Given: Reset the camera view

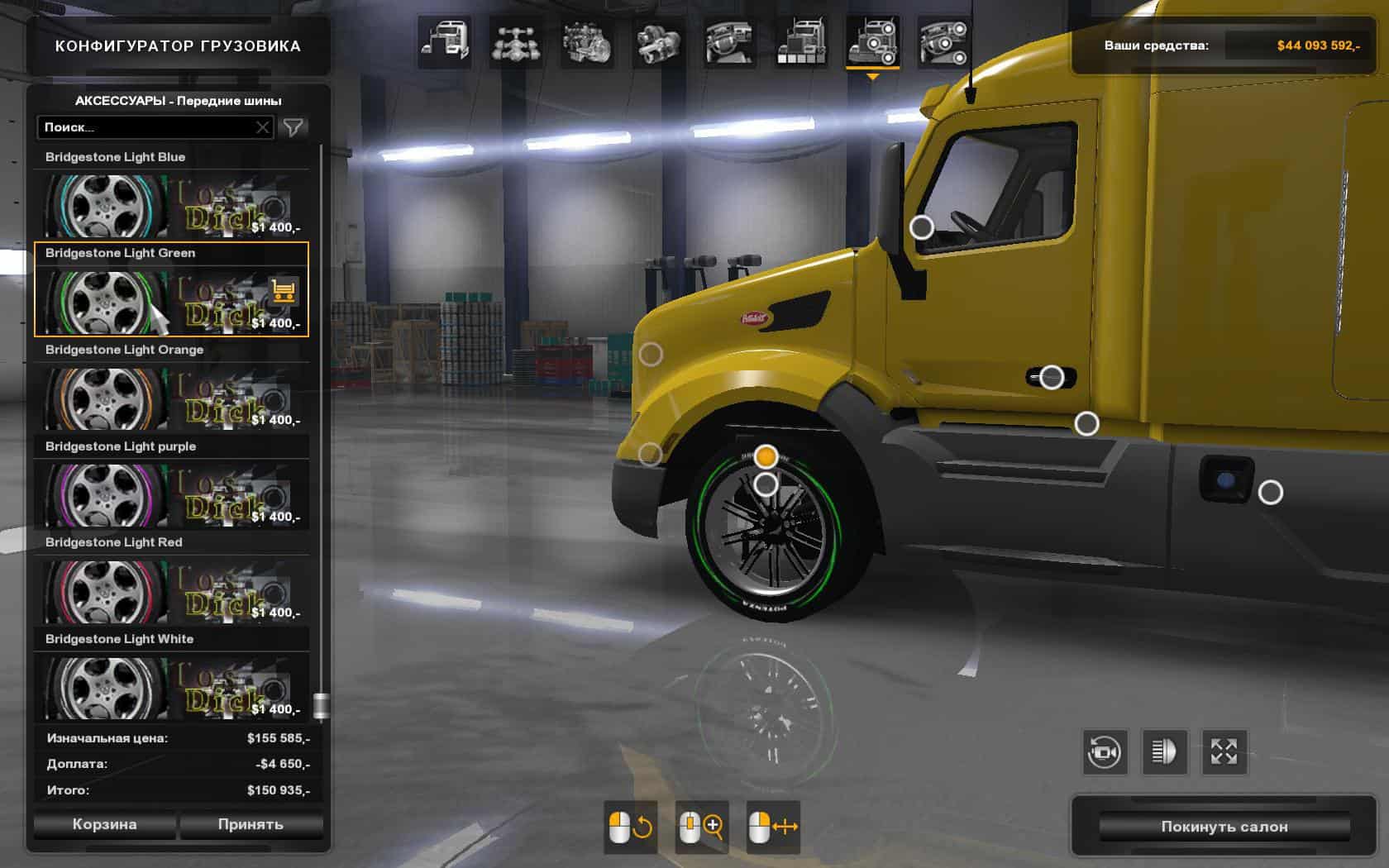Looking at the screenshot, I should coord(1105,751).
